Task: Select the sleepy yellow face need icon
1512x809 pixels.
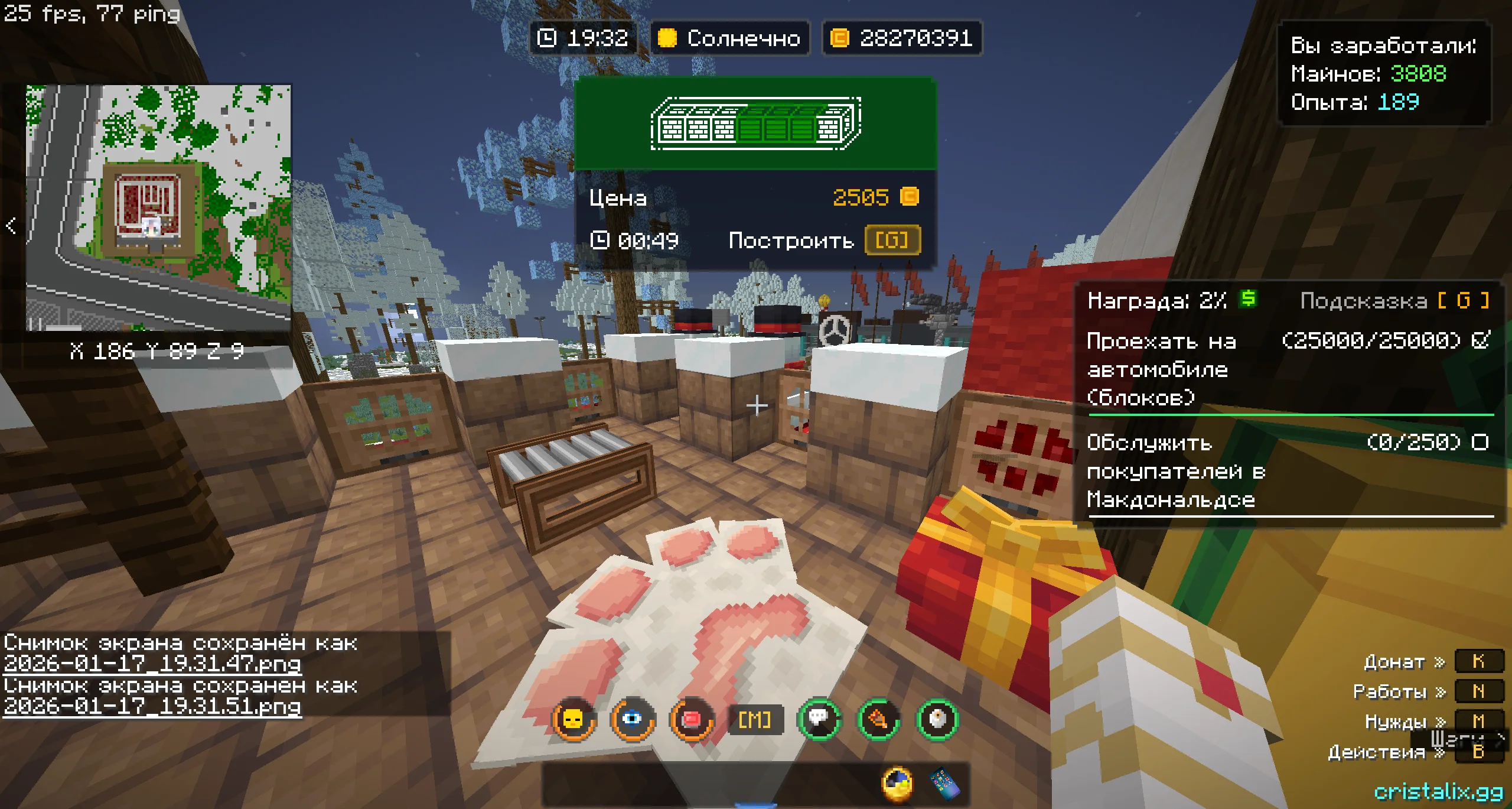Action: 573,719
